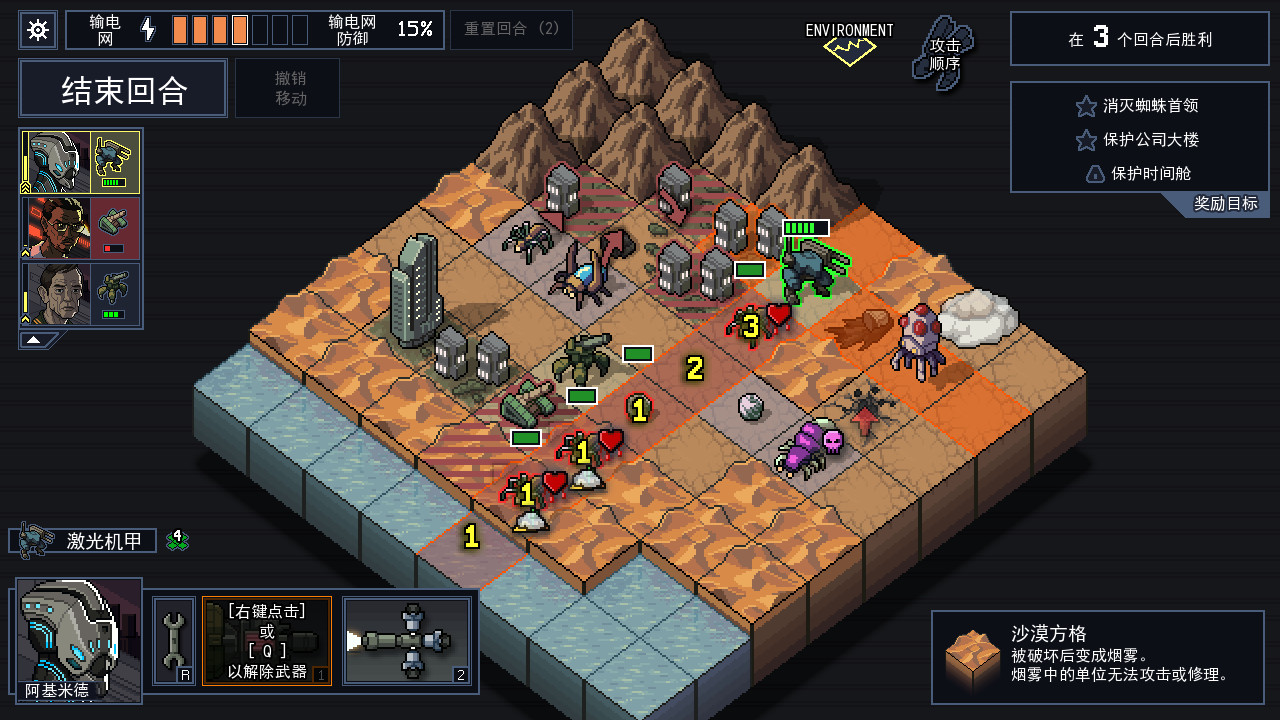Click the 撤销移动 undo move option
This screenshot has height=720, width=1280.
coord(287,88)
